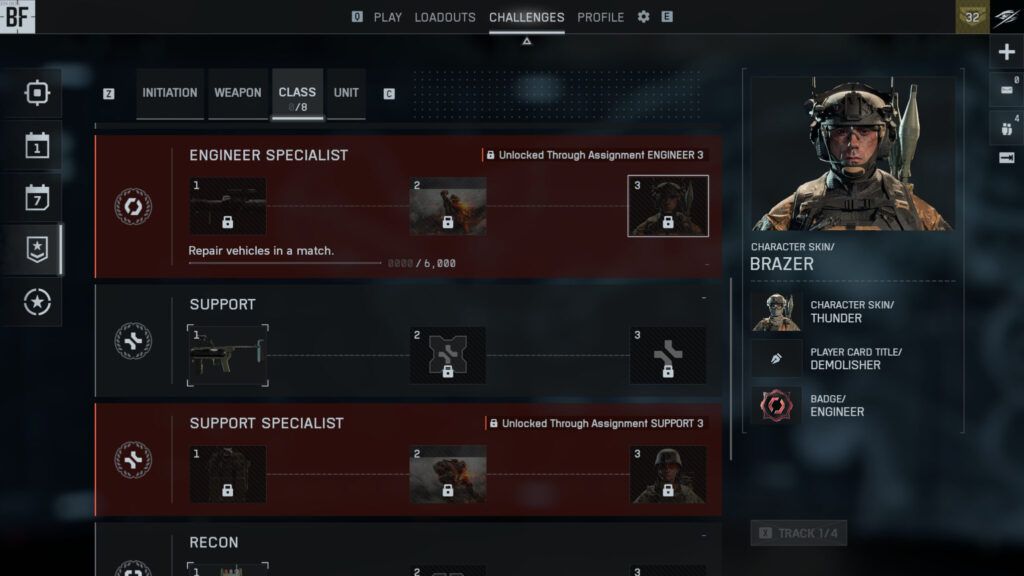Viewport: 1024px width, 576px height.
Task: Open the daily challenges calendar icon
Action: tap(37, 146)
